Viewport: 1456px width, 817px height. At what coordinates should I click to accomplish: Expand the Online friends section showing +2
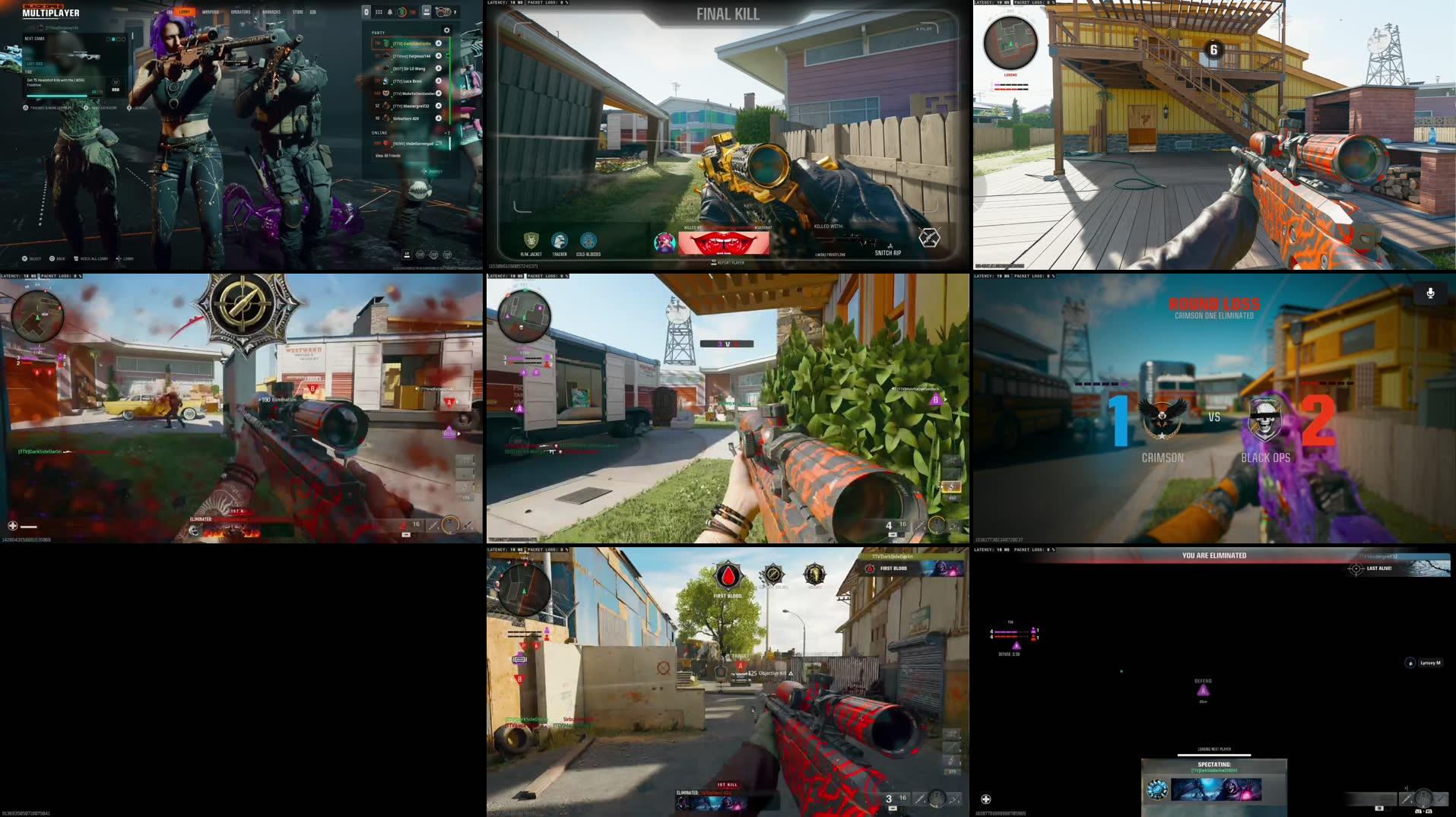click(448, 132)
